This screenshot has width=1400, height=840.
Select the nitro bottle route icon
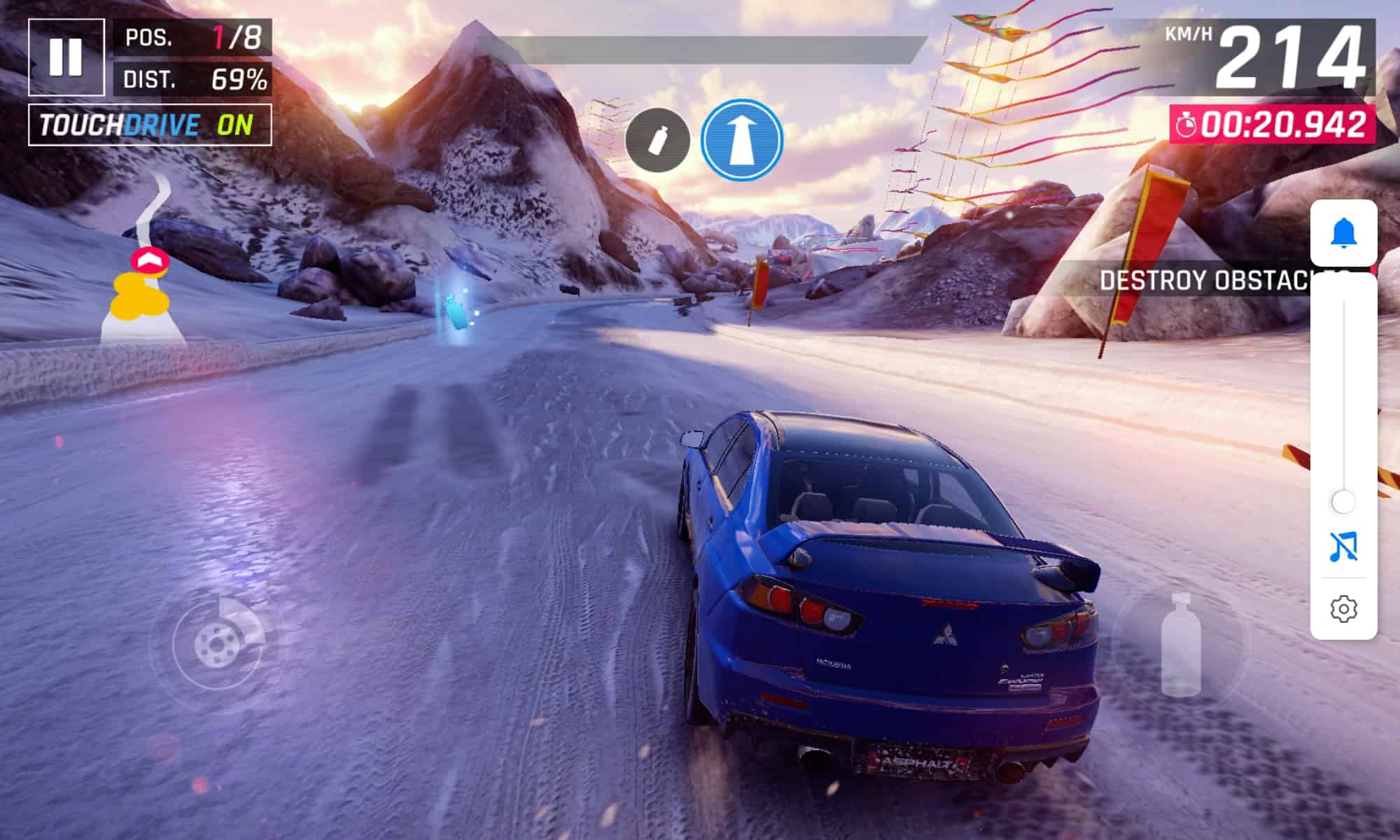[657, 141]
